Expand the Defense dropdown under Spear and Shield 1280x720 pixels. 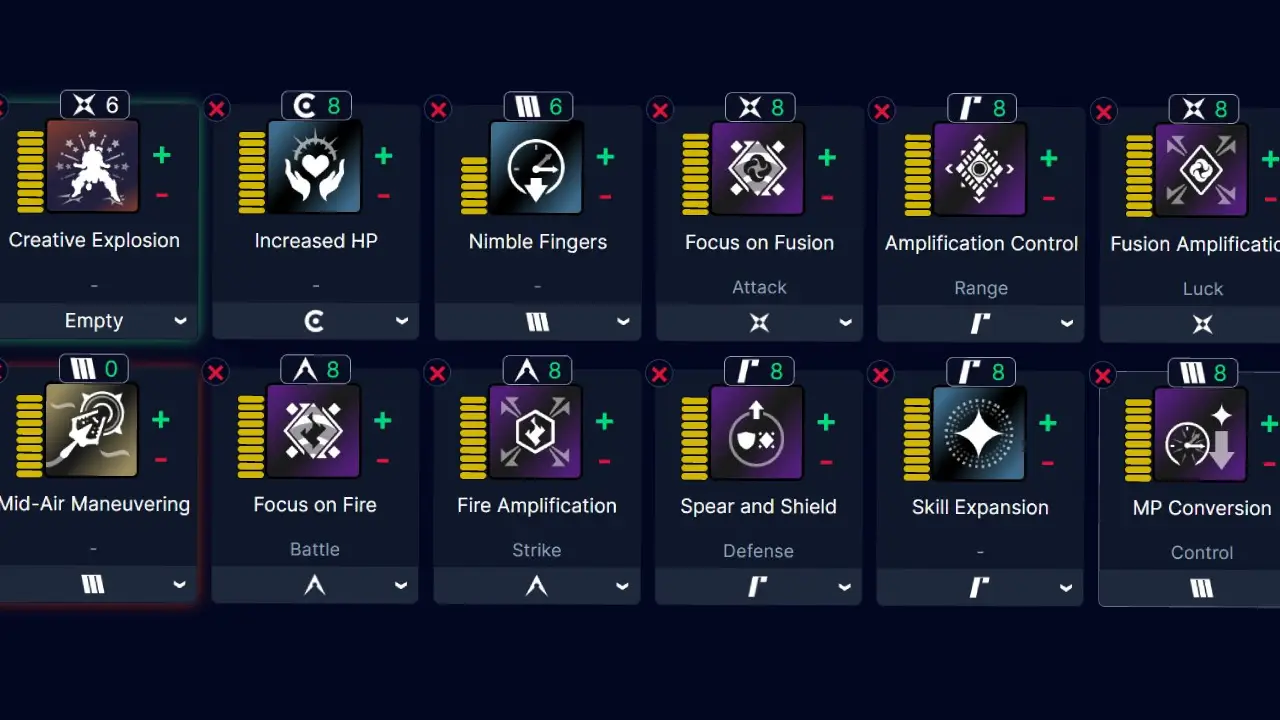click(x=758, y=587)
